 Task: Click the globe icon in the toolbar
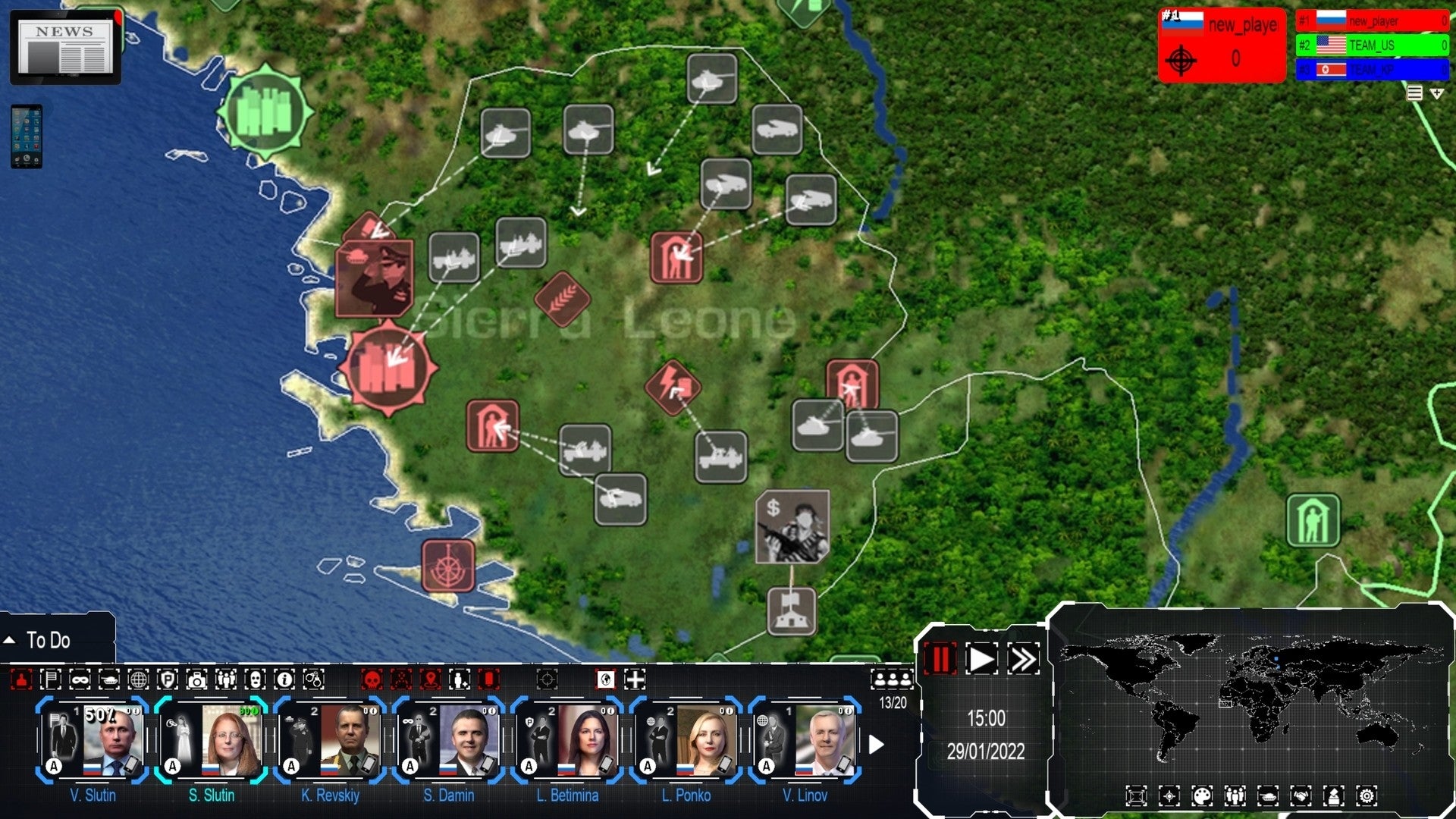(140, 681)
